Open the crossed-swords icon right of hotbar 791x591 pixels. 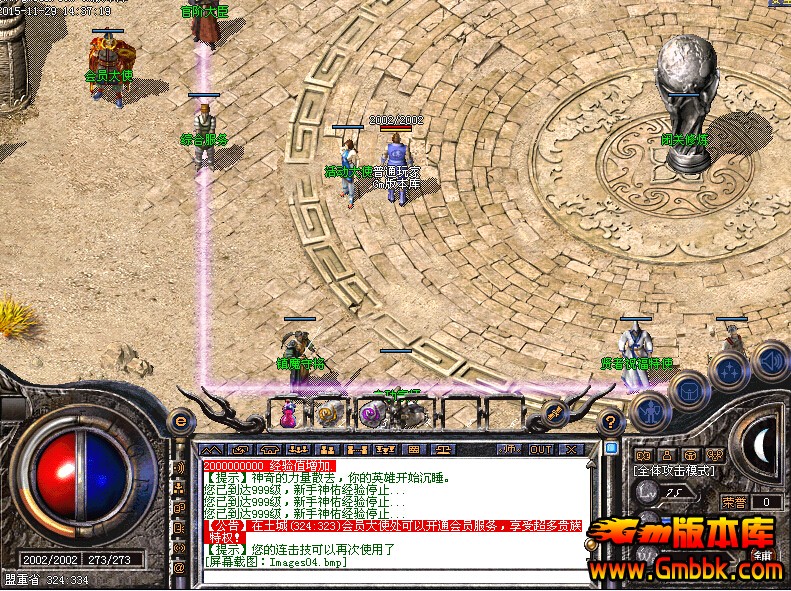click(554, 413)
